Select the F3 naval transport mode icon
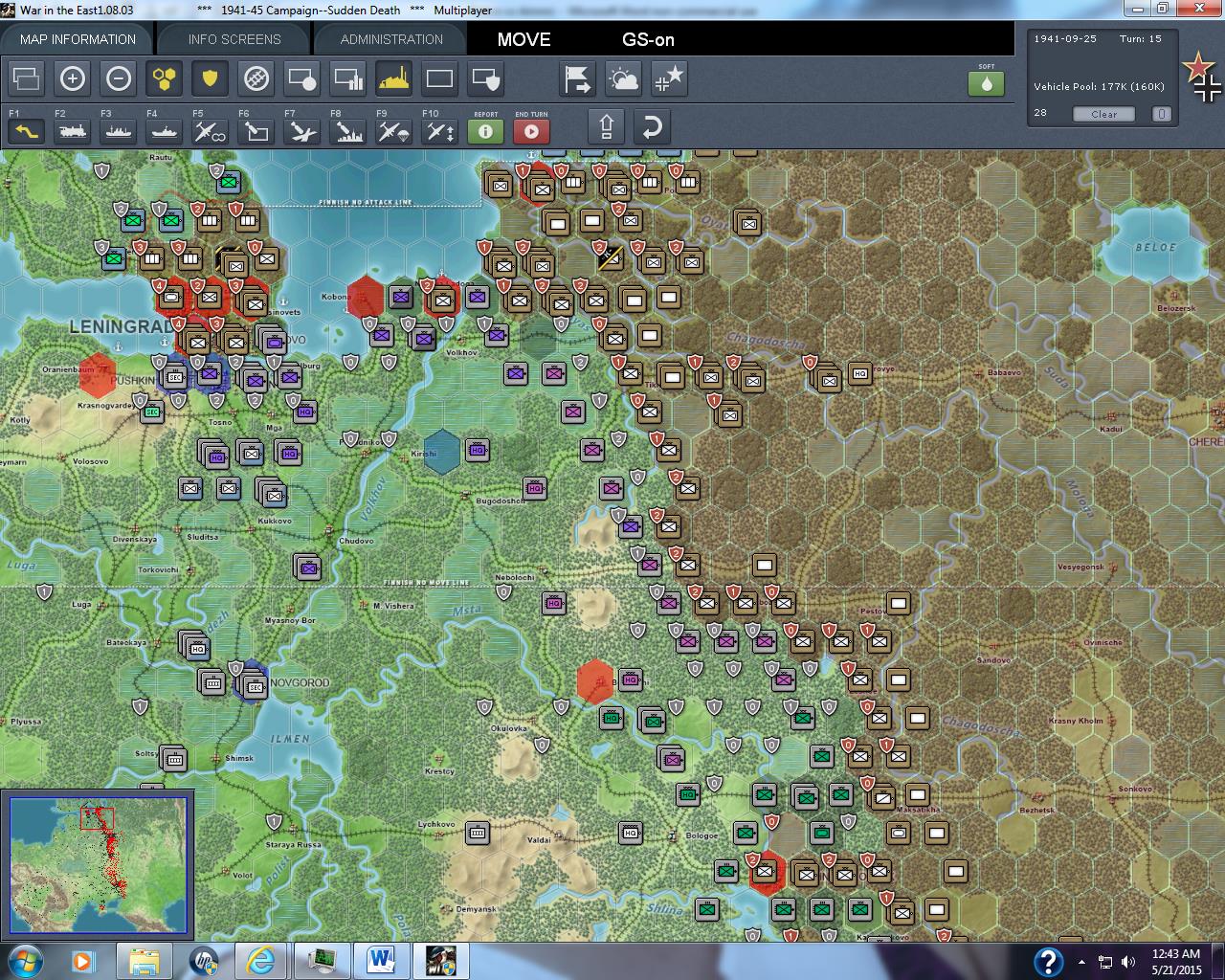This screenshot has width=1225, height=980. coord(118,131)
